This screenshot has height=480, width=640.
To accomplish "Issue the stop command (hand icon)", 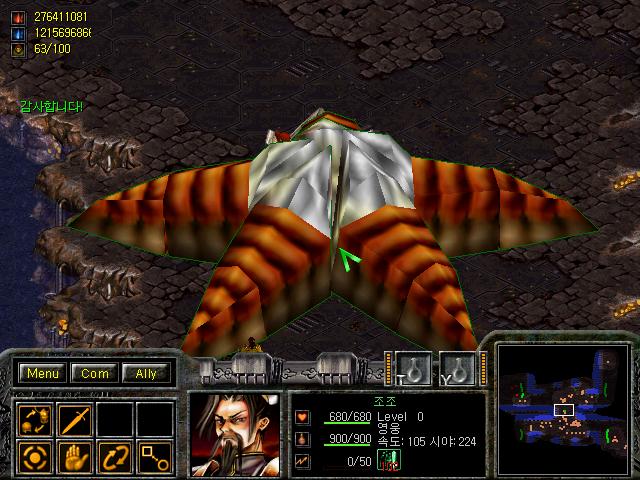I will coord(75,459).
